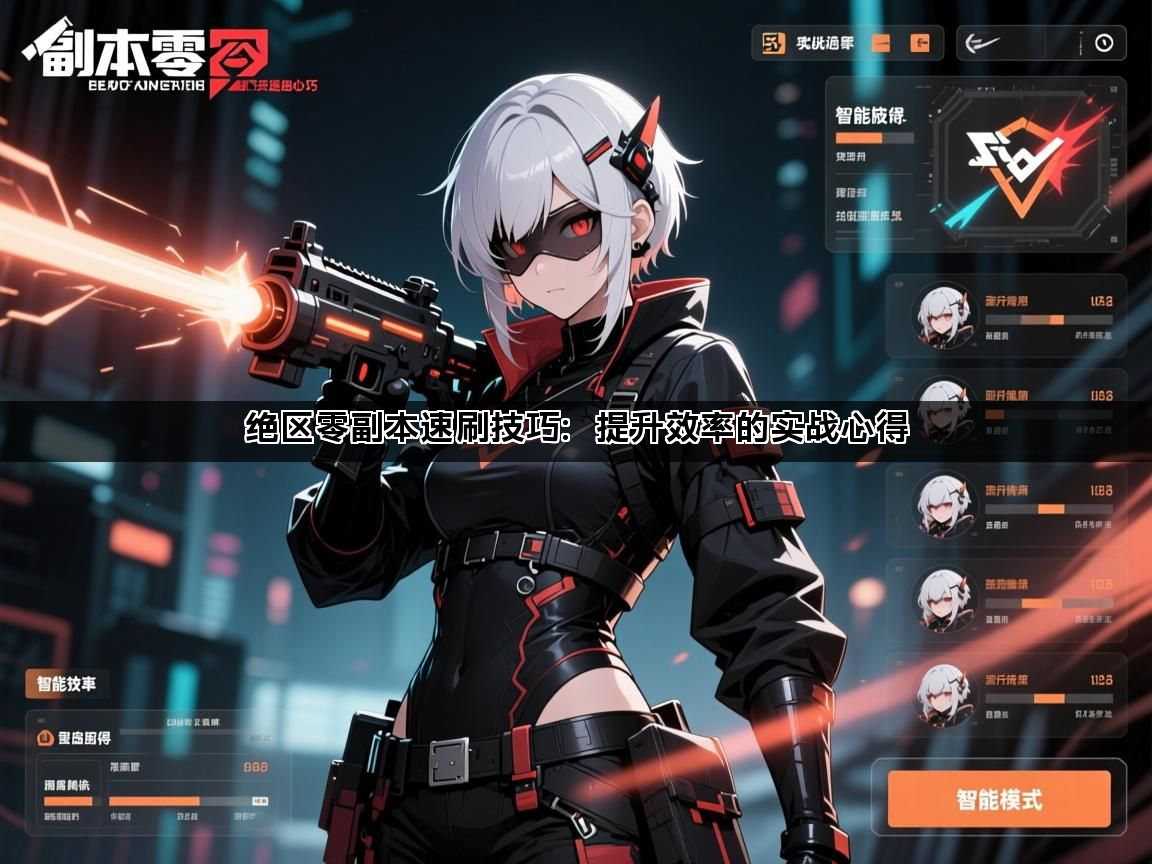Select the first character row in the list
Screen dimensions: 1152x864
click(1006, 316)
